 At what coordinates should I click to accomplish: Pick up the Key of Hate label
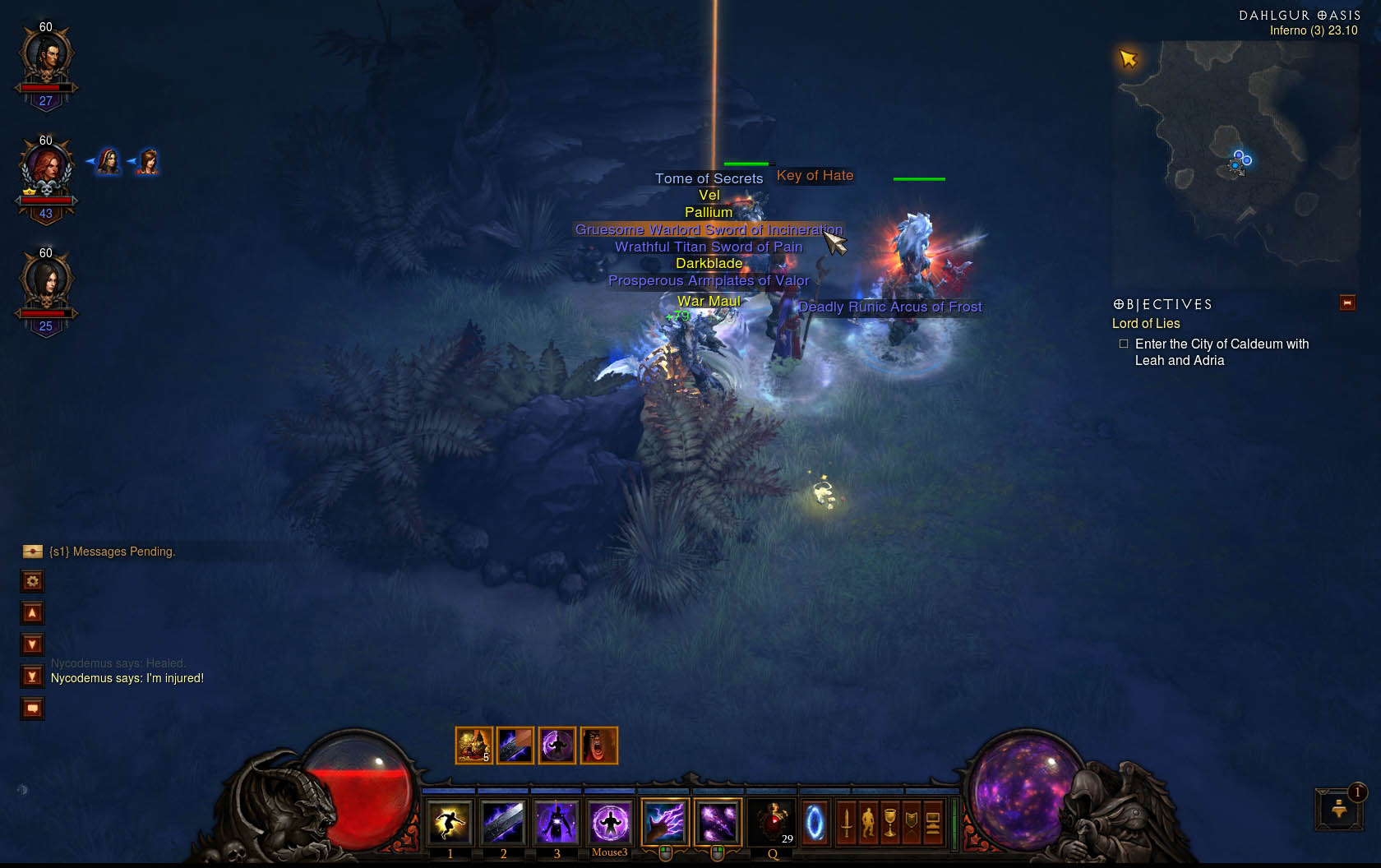815,175
